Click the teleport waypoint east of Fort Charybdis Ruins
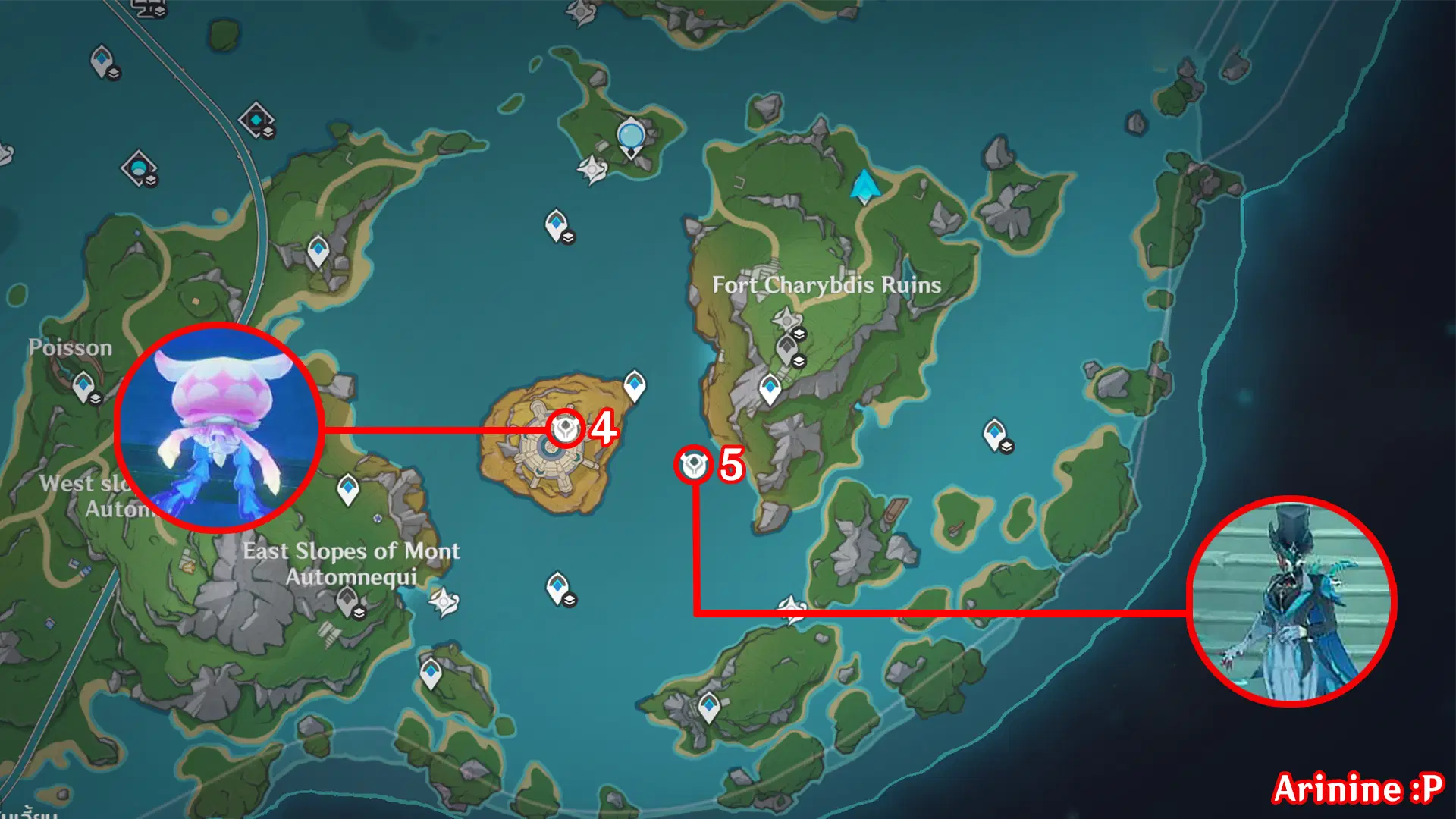Image resolution: width=1456 pixels, height=819 pixels. (994, 432)
